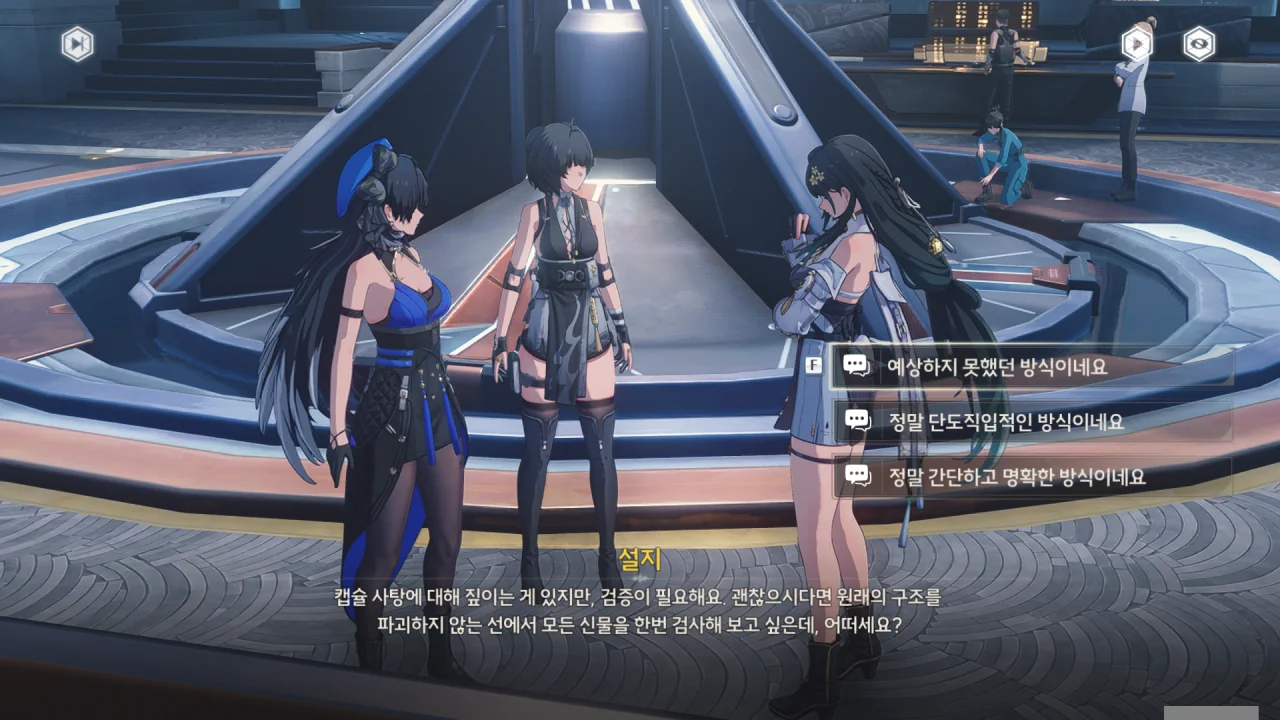Pick the "정말 간단하고 명확한 방식이네요" response
Viewport: 1280px width, 720px height.
(1030, 476)
